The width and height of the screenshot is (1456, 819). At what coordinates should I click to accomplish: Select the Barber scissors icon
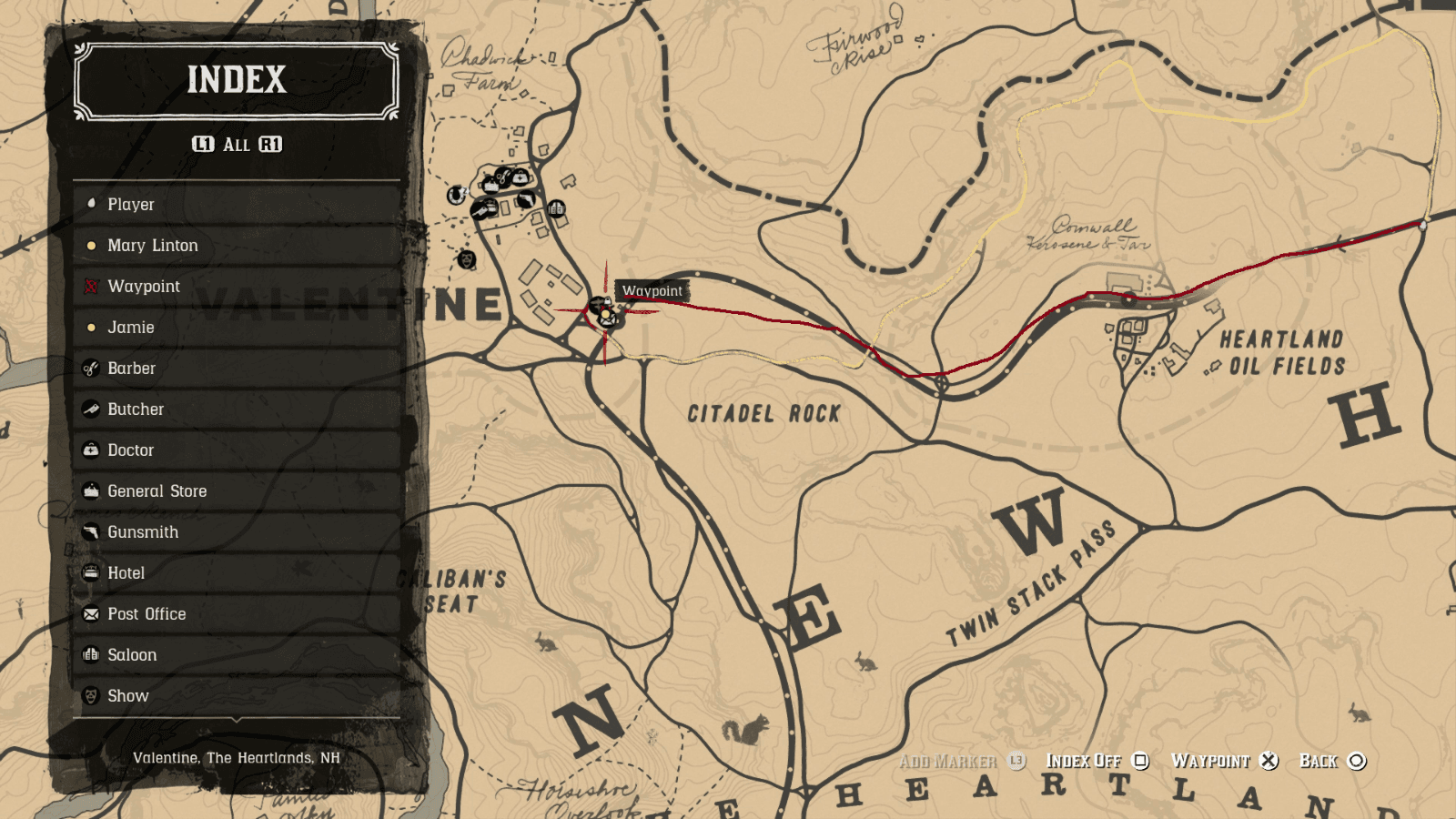coord(90,368)
